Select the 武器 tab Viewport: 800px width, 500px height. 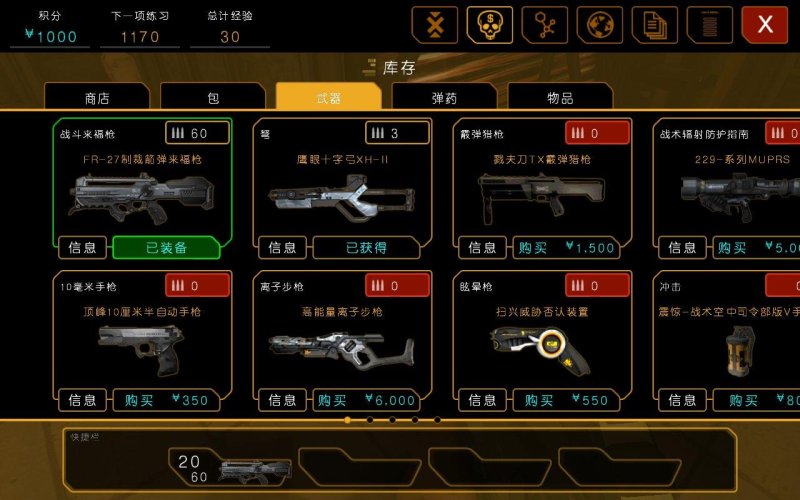[x=328, y=98]
